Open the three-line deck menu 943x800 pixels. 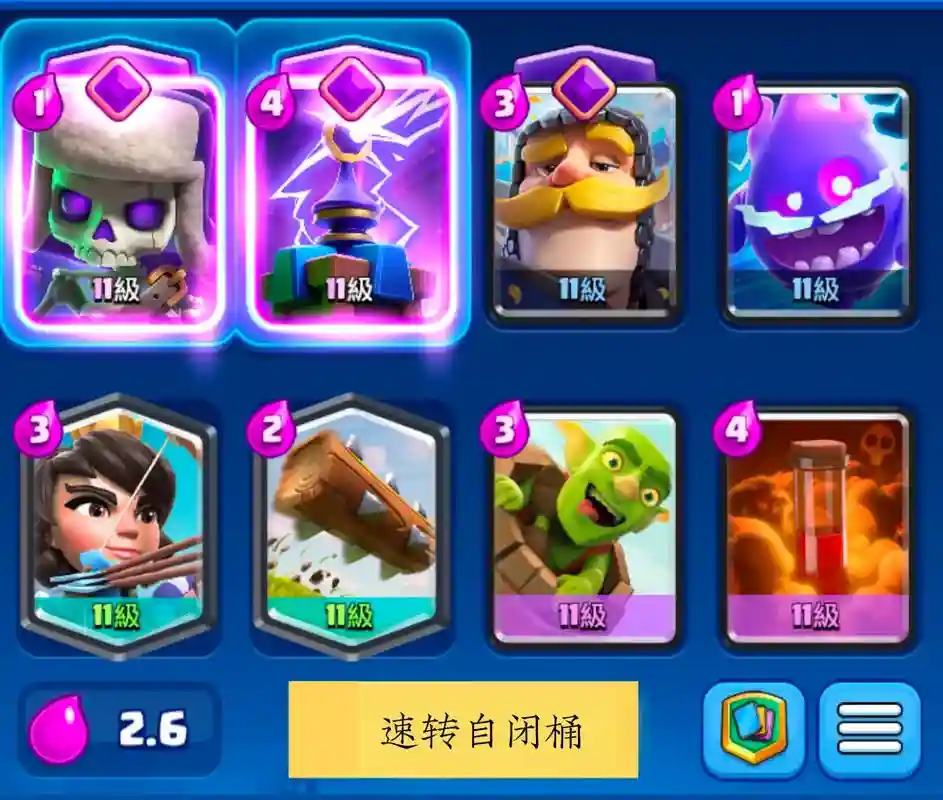869,730
